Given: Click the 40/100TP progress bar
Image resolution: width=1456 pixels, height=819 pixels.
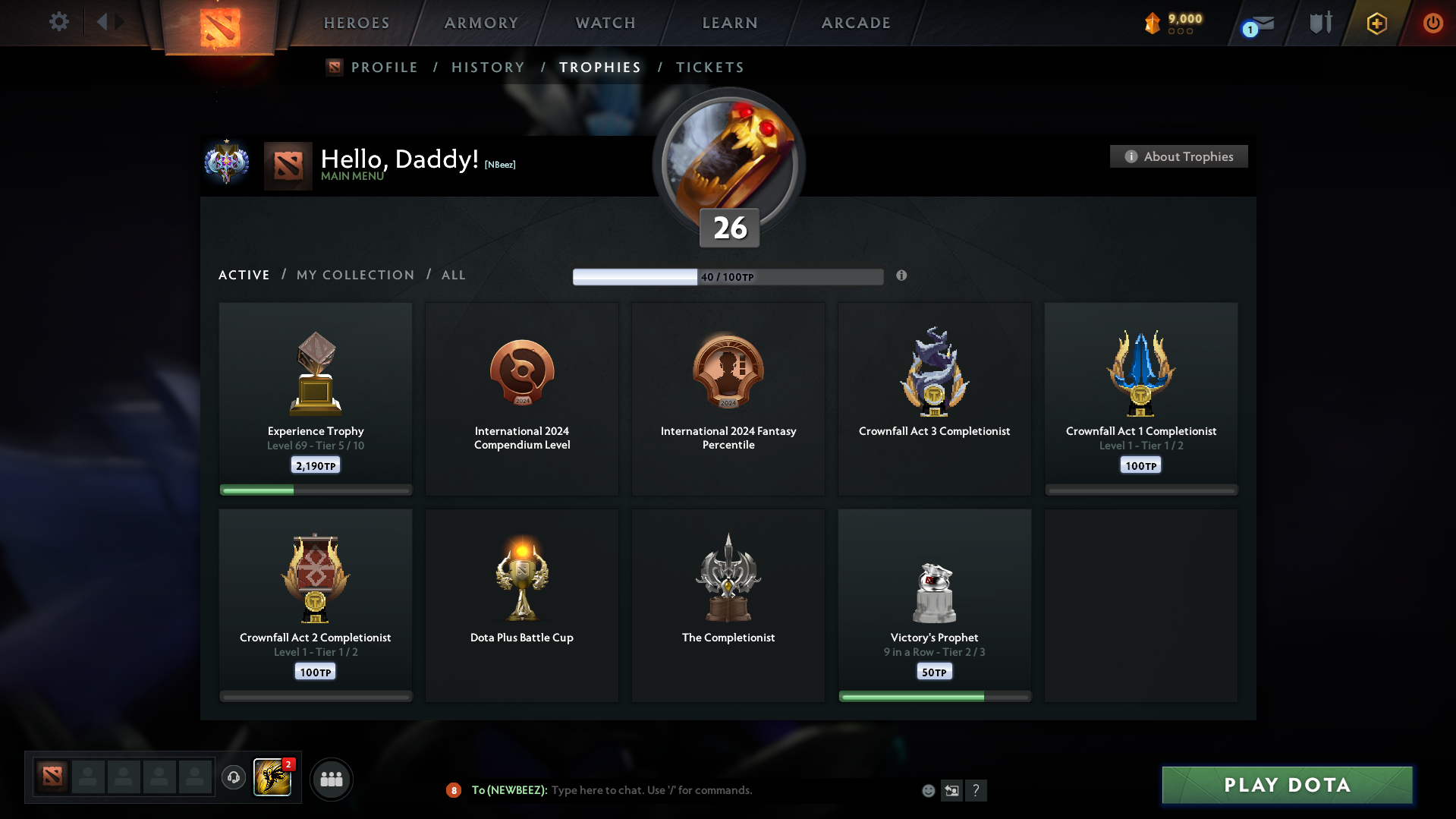Looking at the screenshot, I should click(x=728, y=276).
